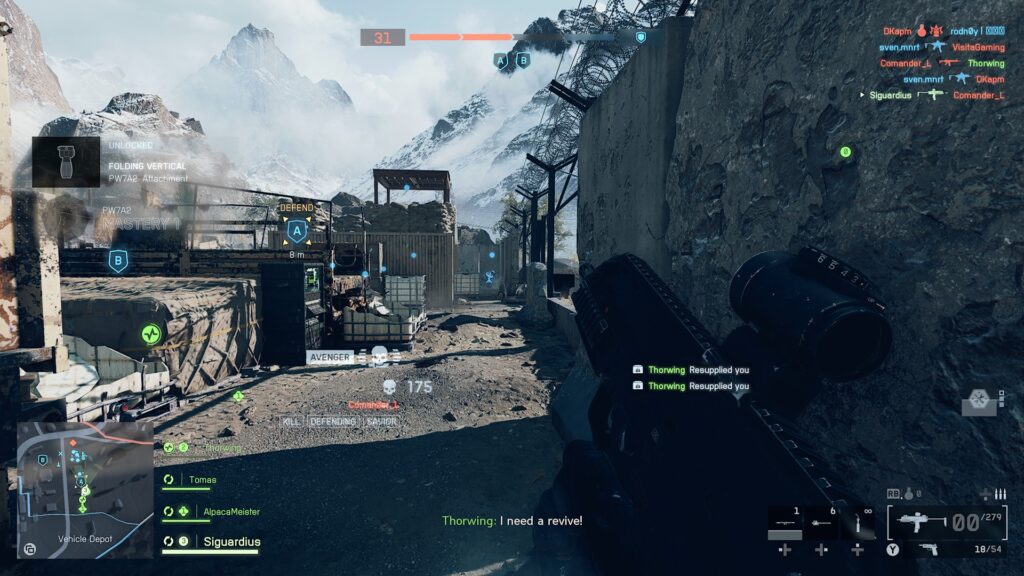Open the Vehicle Depot minimap
Image resolution: width=1024 pixels, height=576 pixels.
point(85,489)
